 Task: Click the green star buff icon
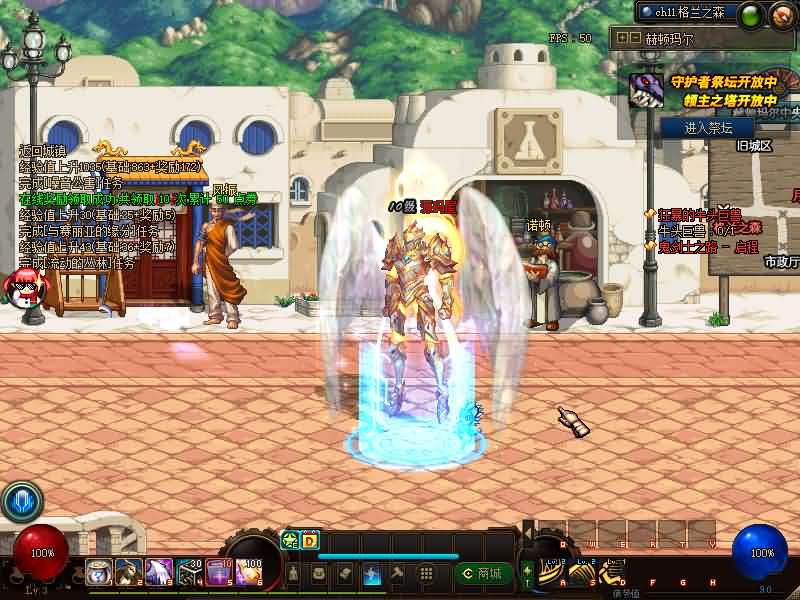click(x=290, y=541)
